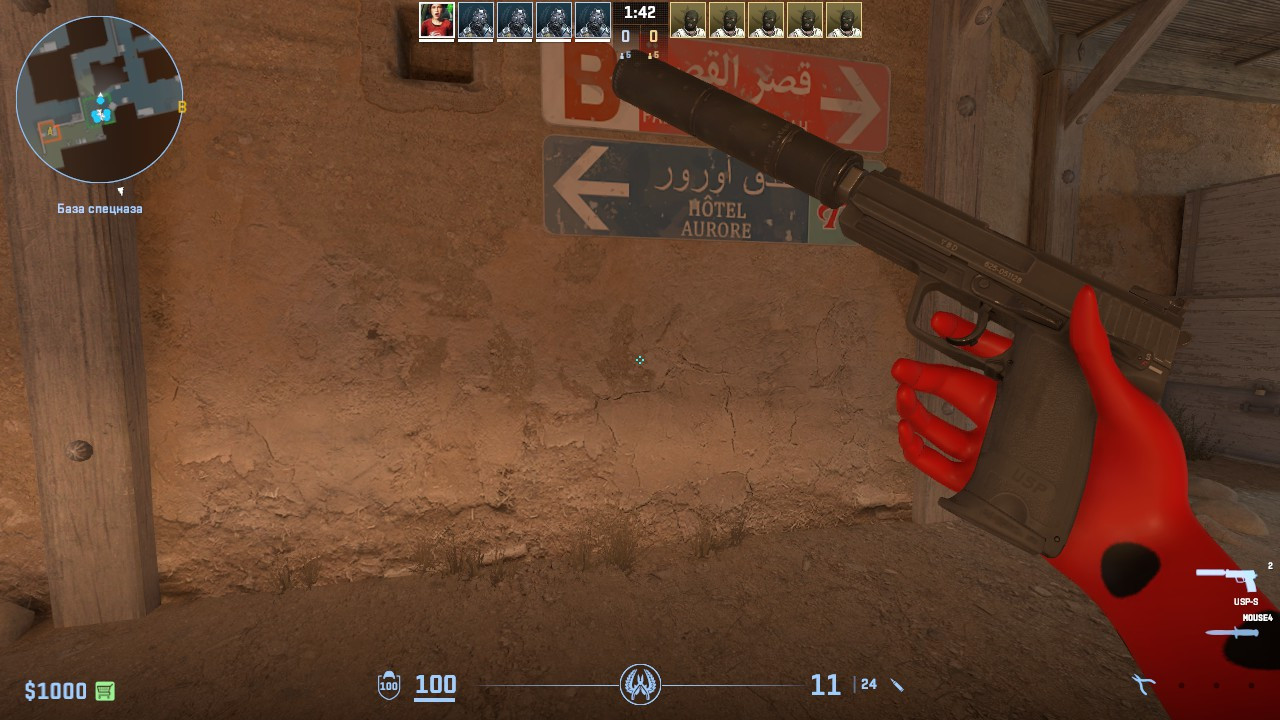Screen dimensions: 1280x720
Task: Click the wire-cutter icon under the weapon list
Action: click(1144, 686)
